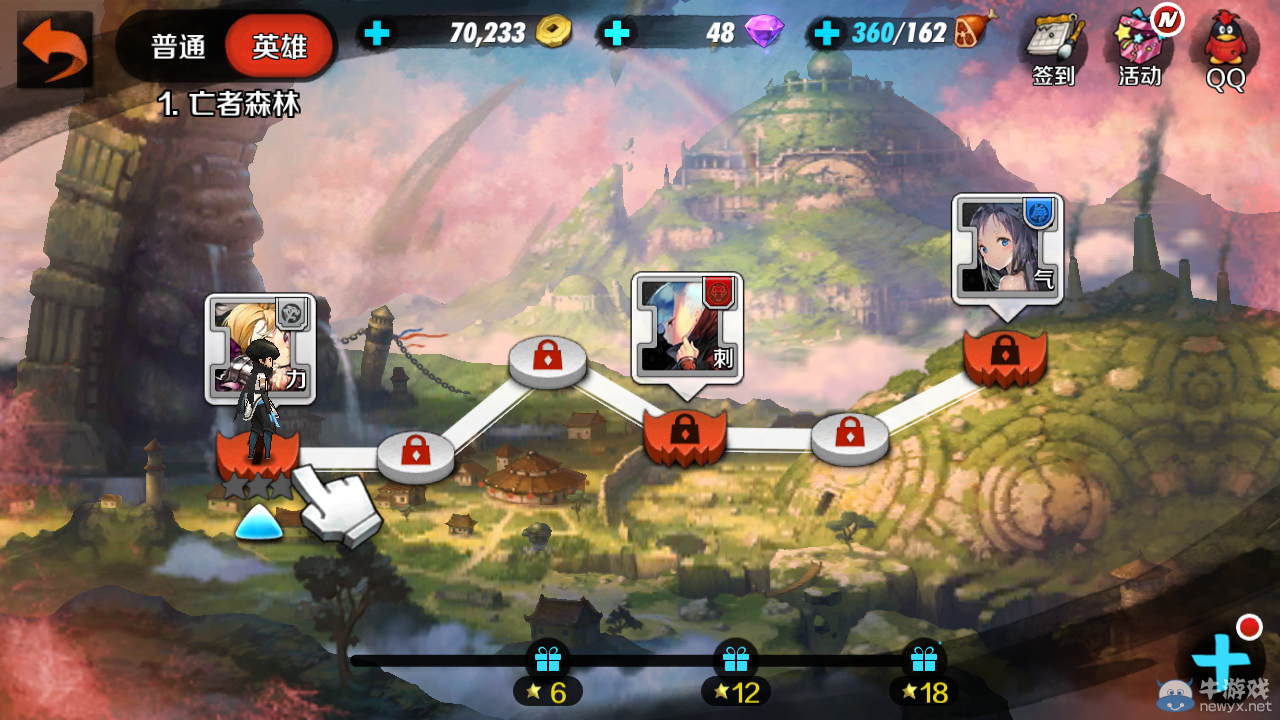The image size is (1280, 720).
Task: Switch to the 普通 difficulty tab
Action: point(178,47)
